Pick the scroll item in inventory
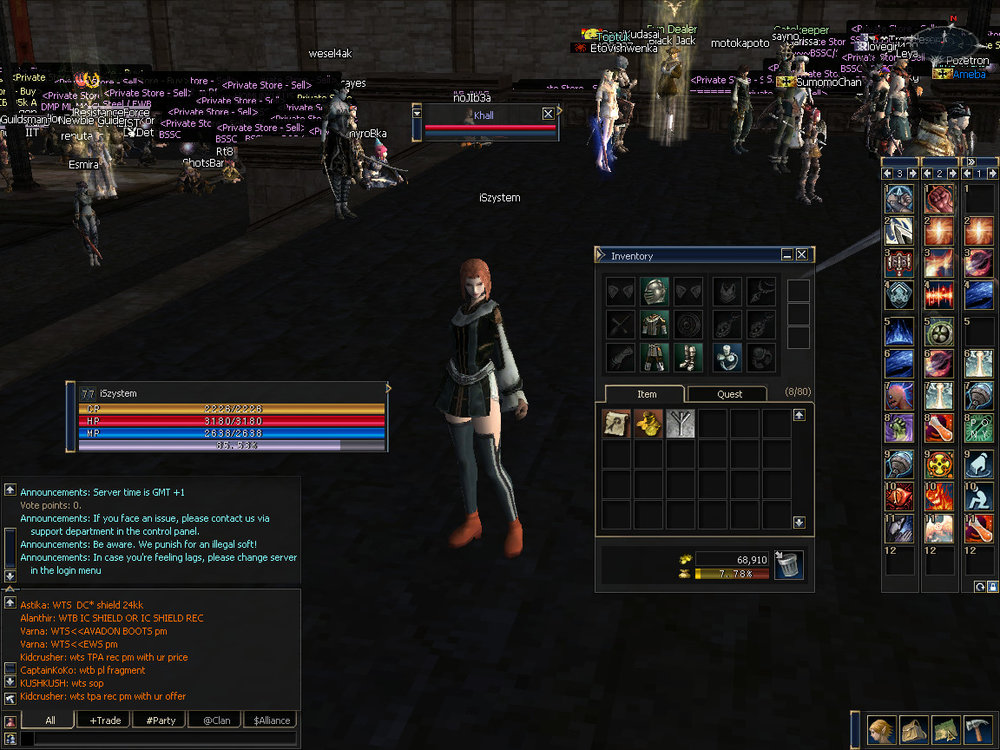The width and height of the screenshot is (1000, 750). [x=616, y=424]
